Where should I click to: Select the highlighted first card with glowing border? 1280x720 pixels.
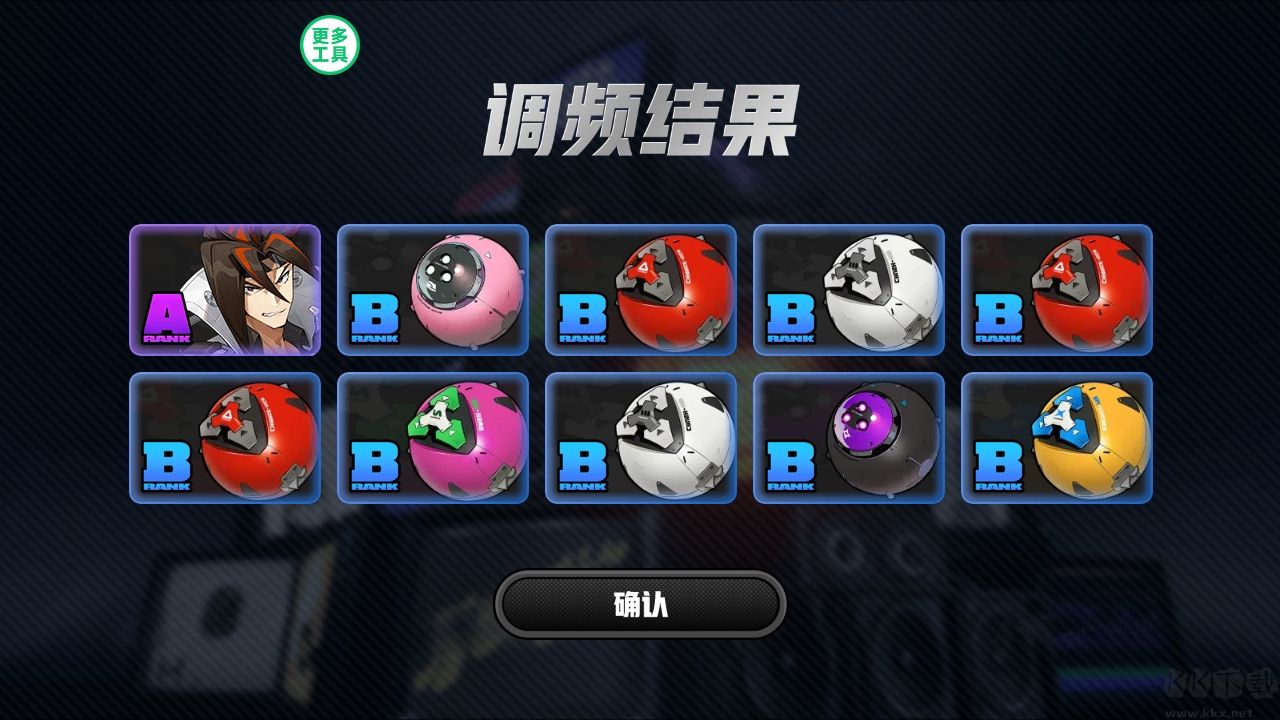pyautogui.click(x=226, y=290)
